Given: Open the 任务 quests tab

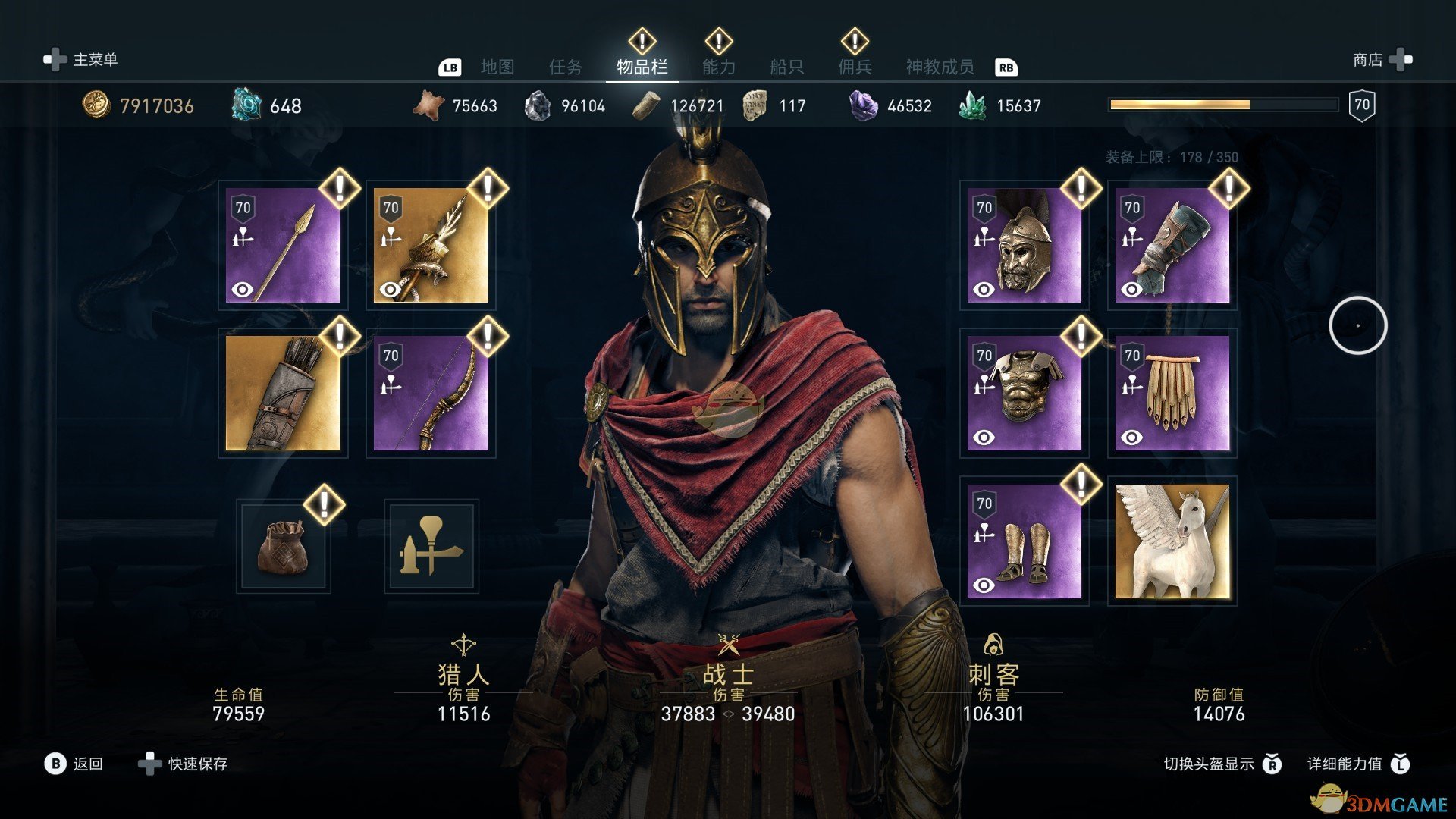Looking at the screenshot, I should [566, 67].
